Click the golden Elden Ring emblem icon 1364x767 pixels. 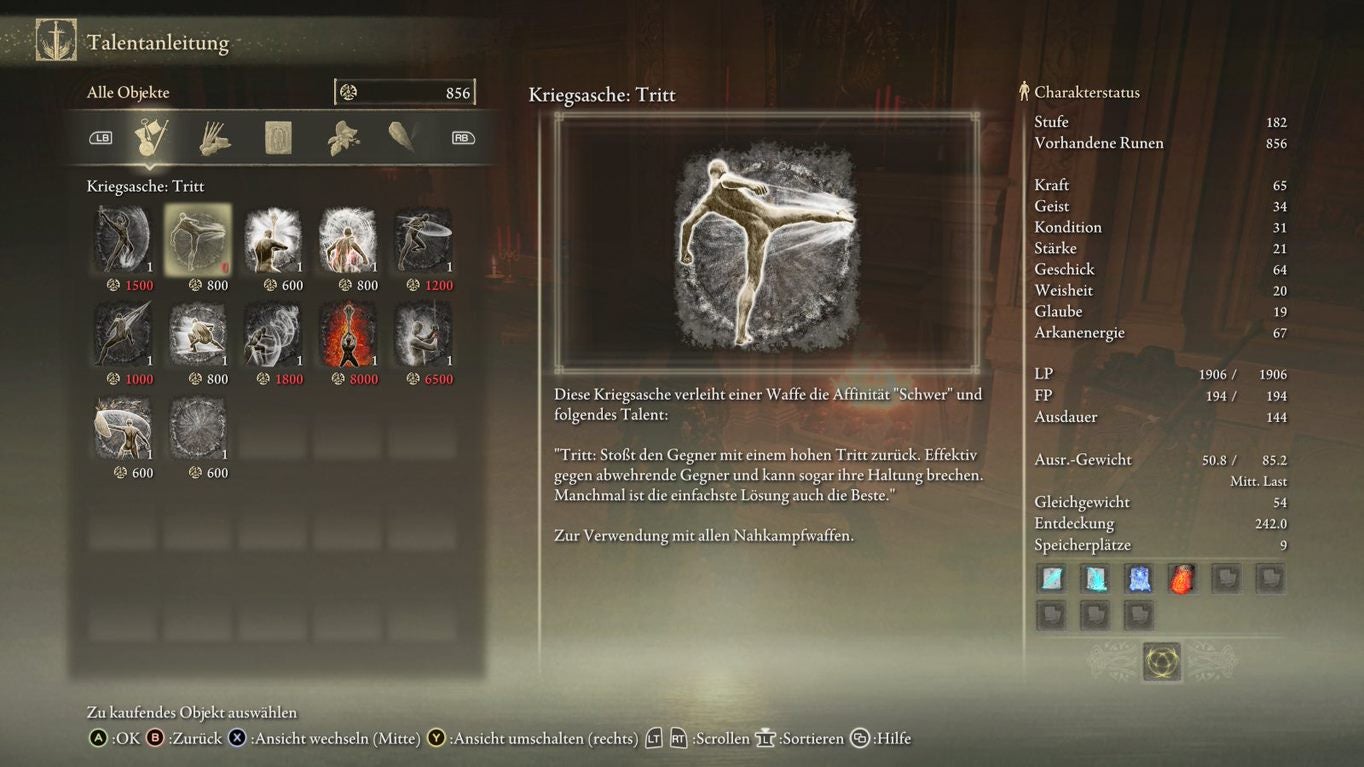[x=1162, y=661]
